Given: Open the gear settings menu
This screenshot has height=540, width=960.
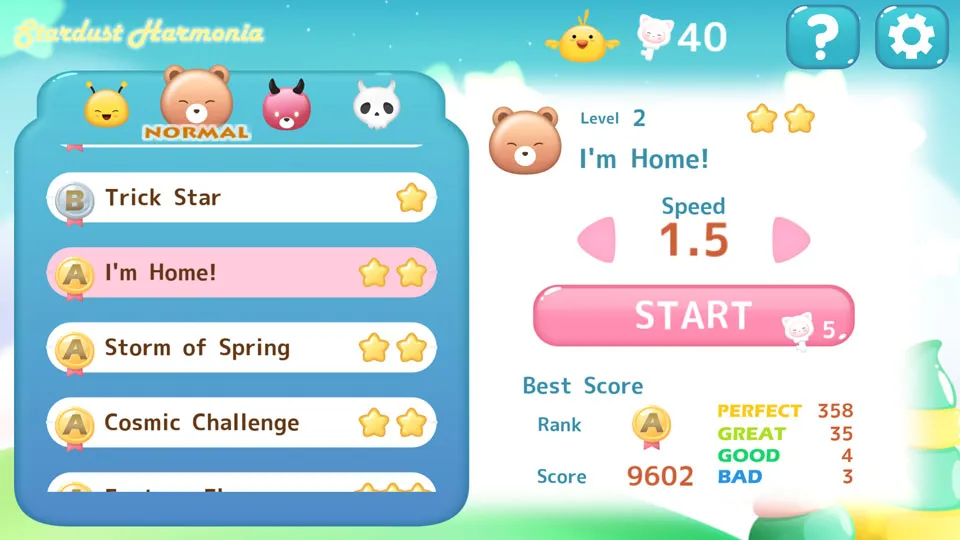Looking at the screenshot, I should click(x=911, y=37).
